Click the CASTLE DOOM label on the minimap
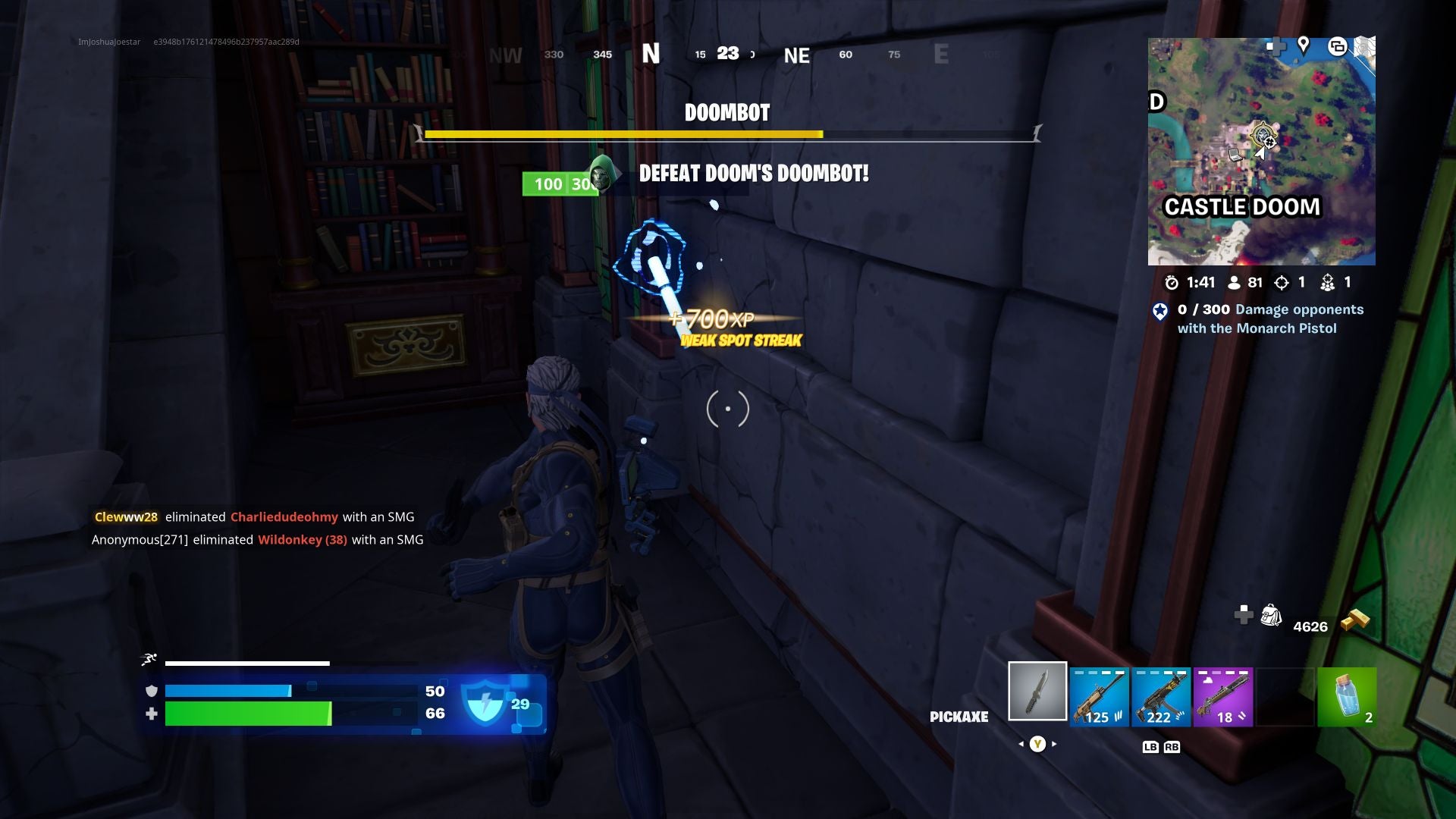 point(1242,206)
